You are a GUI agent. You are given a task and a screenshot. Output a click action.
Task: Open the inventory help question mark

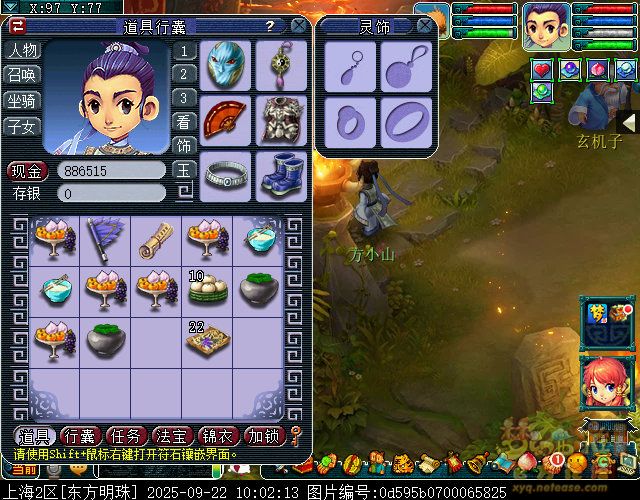270,26
